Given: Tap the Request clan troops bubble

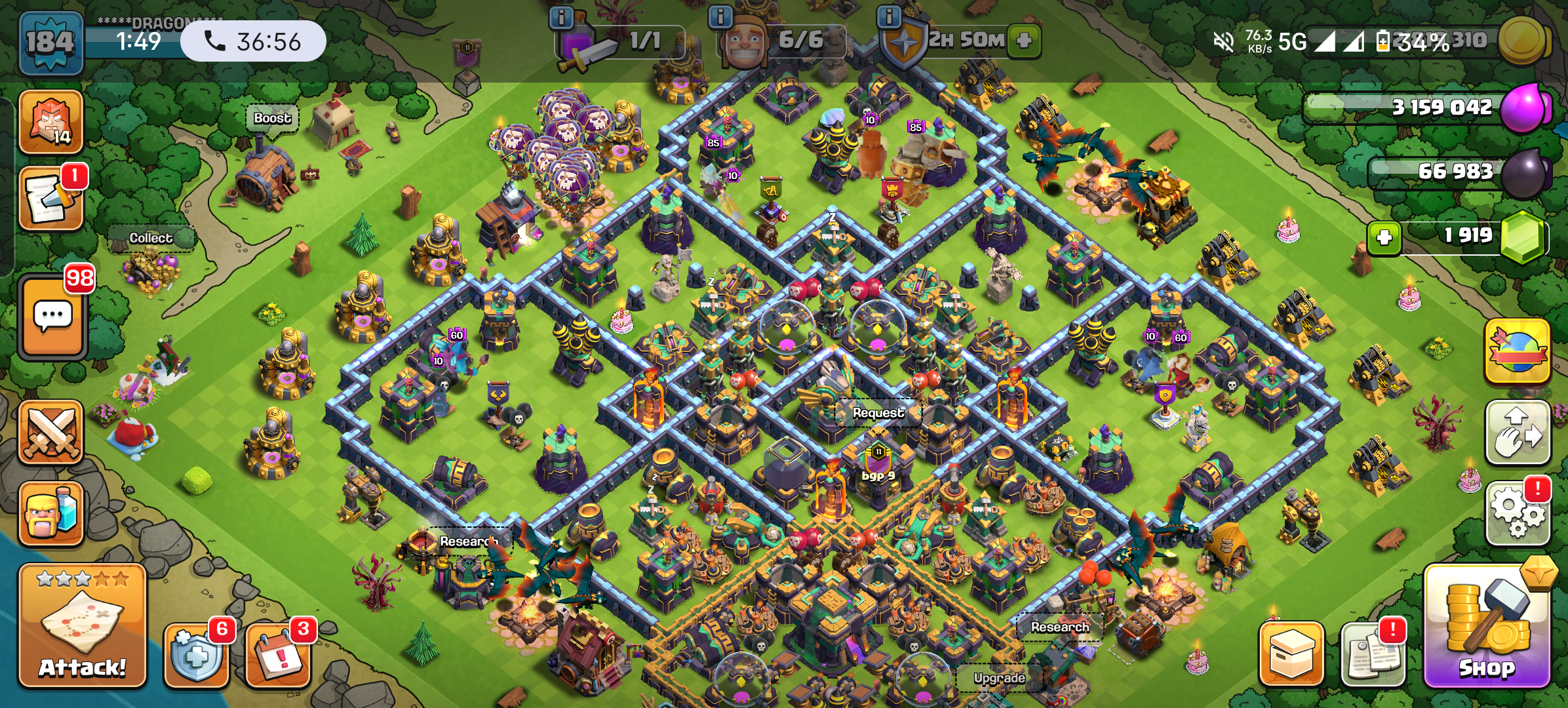Looking at the screenshot, I should 878,413.
